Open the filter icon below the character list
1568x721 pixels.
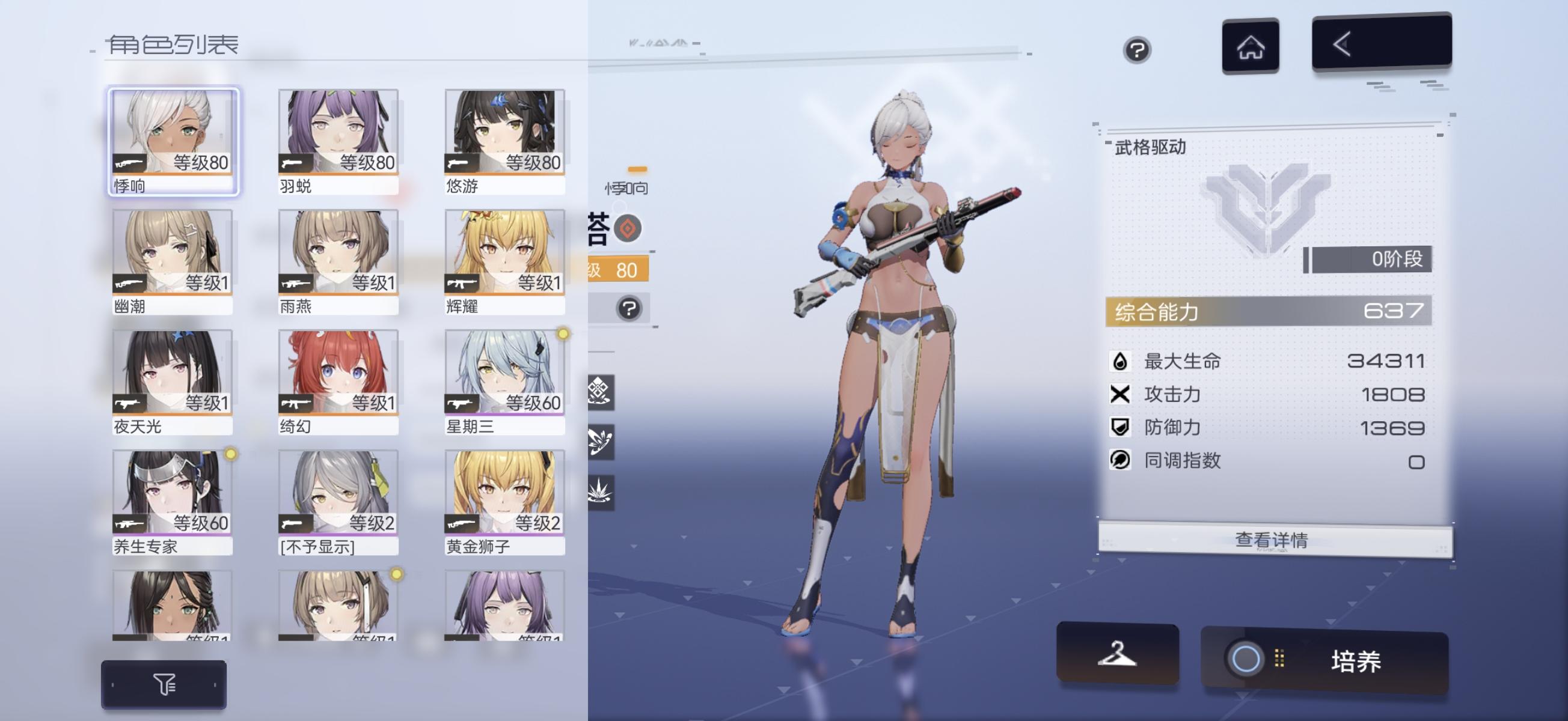coord(163,684)
